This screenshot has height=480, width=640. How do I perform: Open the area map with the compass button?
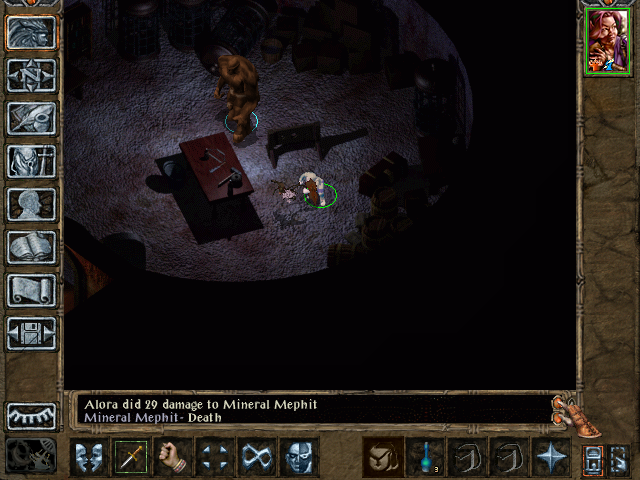click(x=31, y=75)
